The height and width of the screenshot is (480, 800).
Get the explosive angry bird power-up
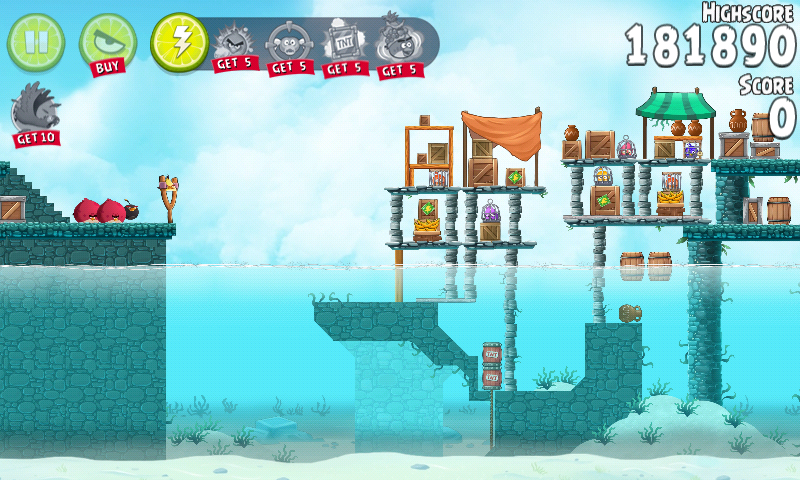click(x=234, y=46)
